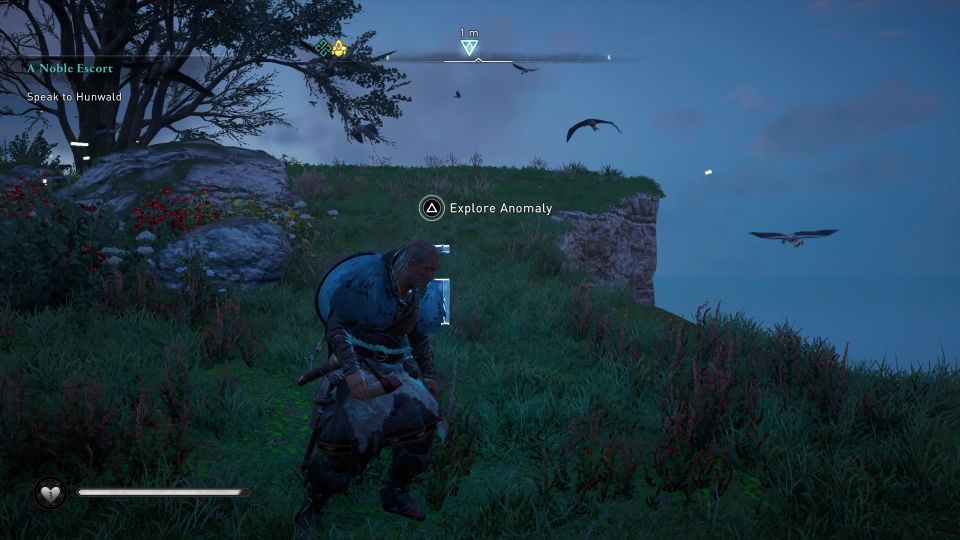Click the anomaly triangle marker on the compass
The image size is (960, 540).
(469, 48)
